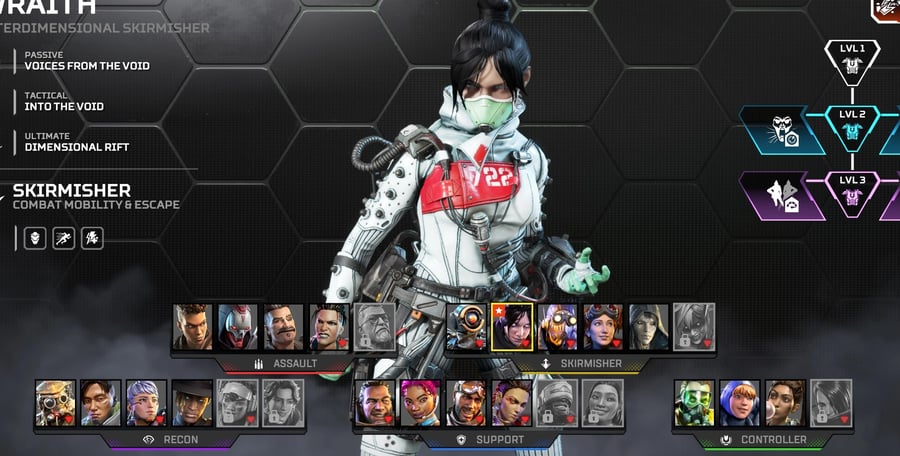Choose the Revenant portrait
The height and width of the screenshot is (456, 900).
pyautogui.click(x=239, y=327)
